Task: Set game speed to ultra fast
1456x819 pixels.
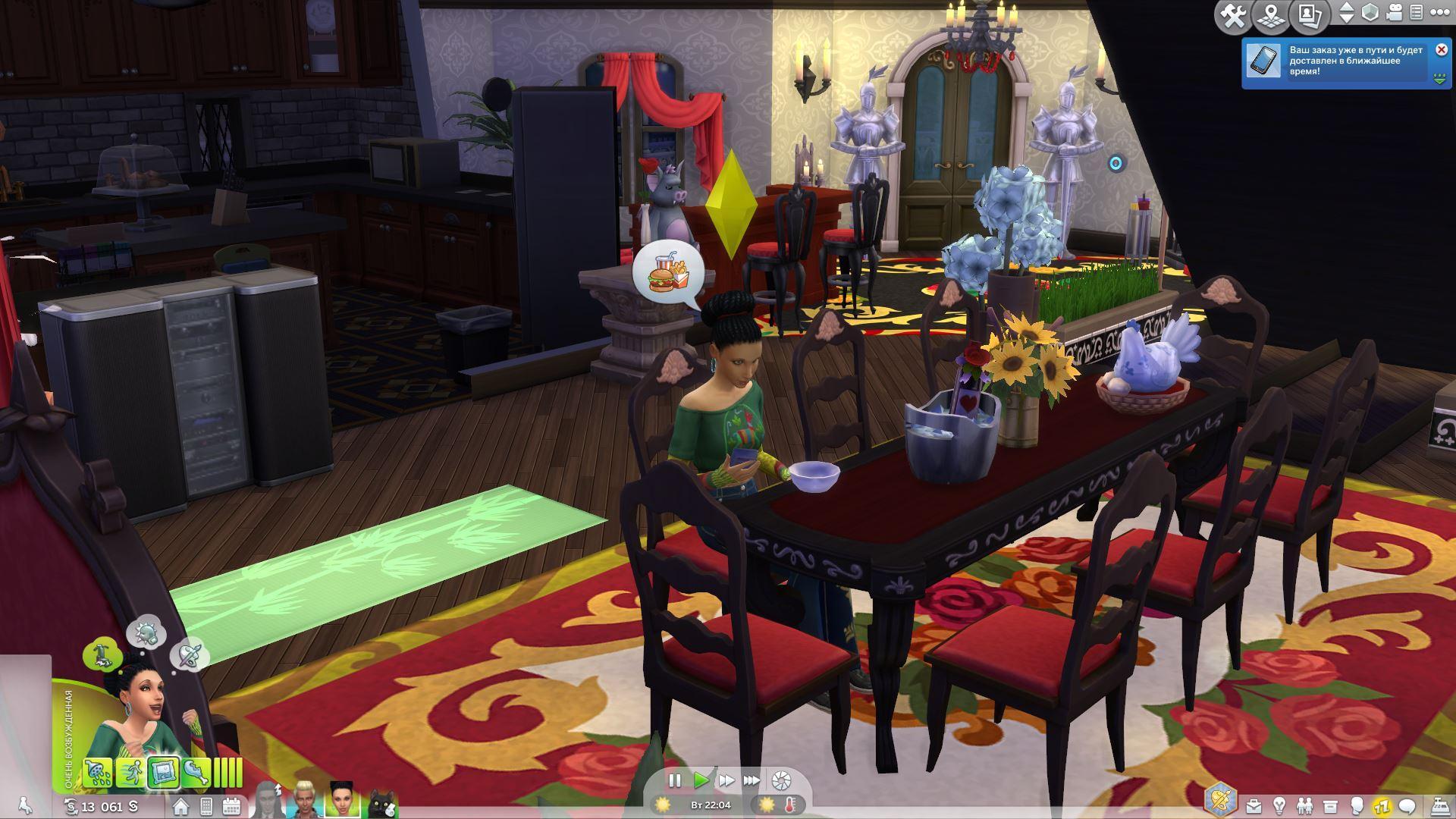Action: click(x=752, y=780)
